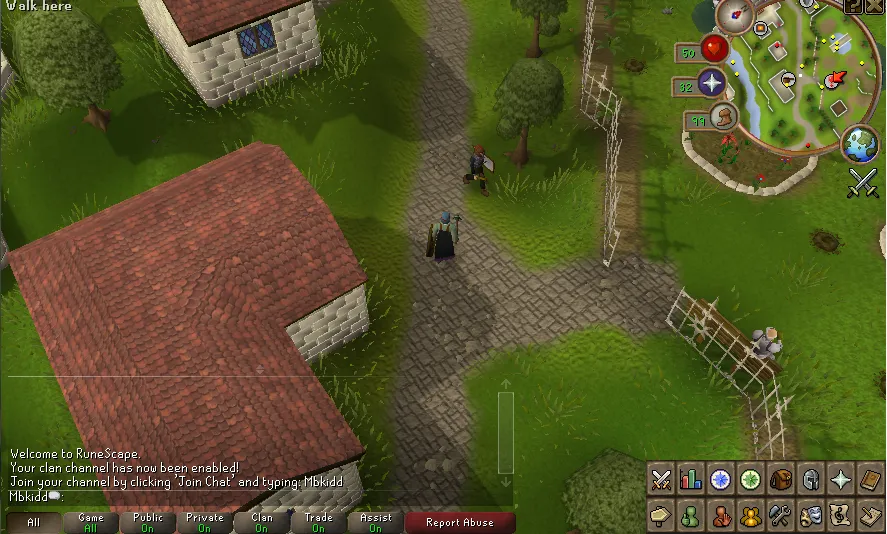Image resolution: width=887 pixels, height=534 pixels.
Task: Open the Magic spellbook tab
Action: [x=871, y=480]
